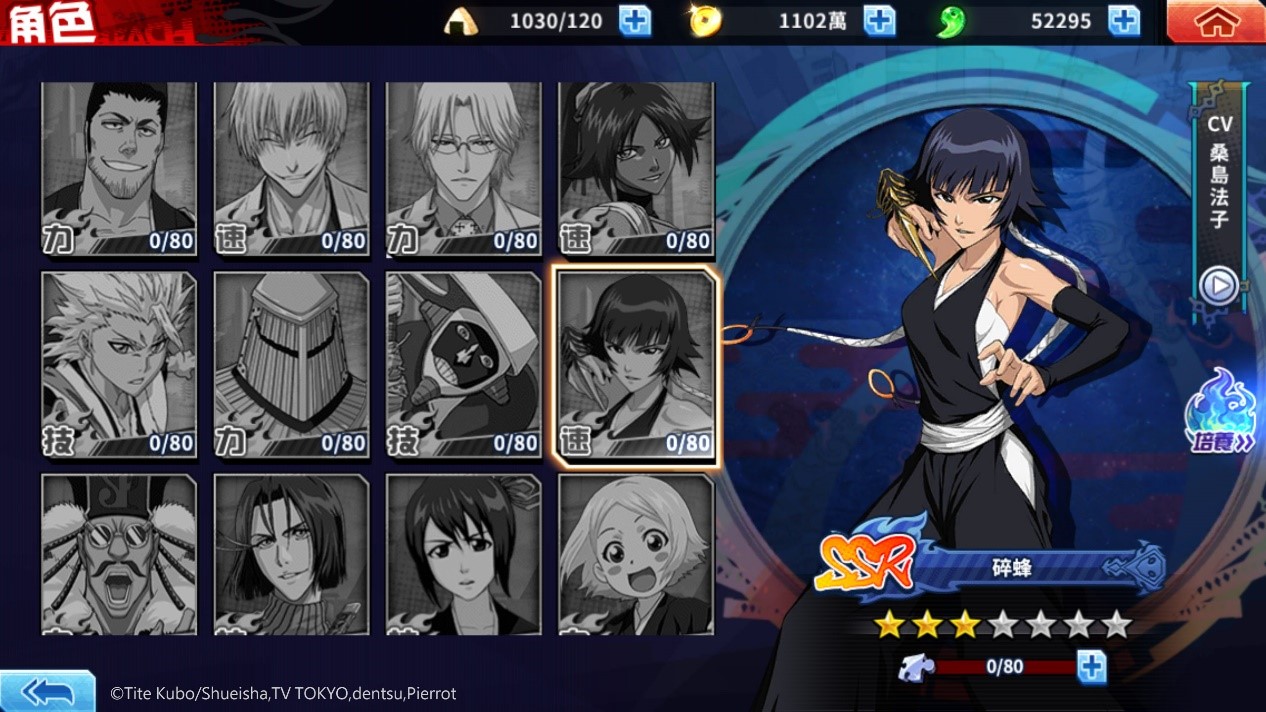Screen dimensions: 1266x712
Task: Pick the dark-skinned ponytail woman portrait
Action: tap(636, 169)
